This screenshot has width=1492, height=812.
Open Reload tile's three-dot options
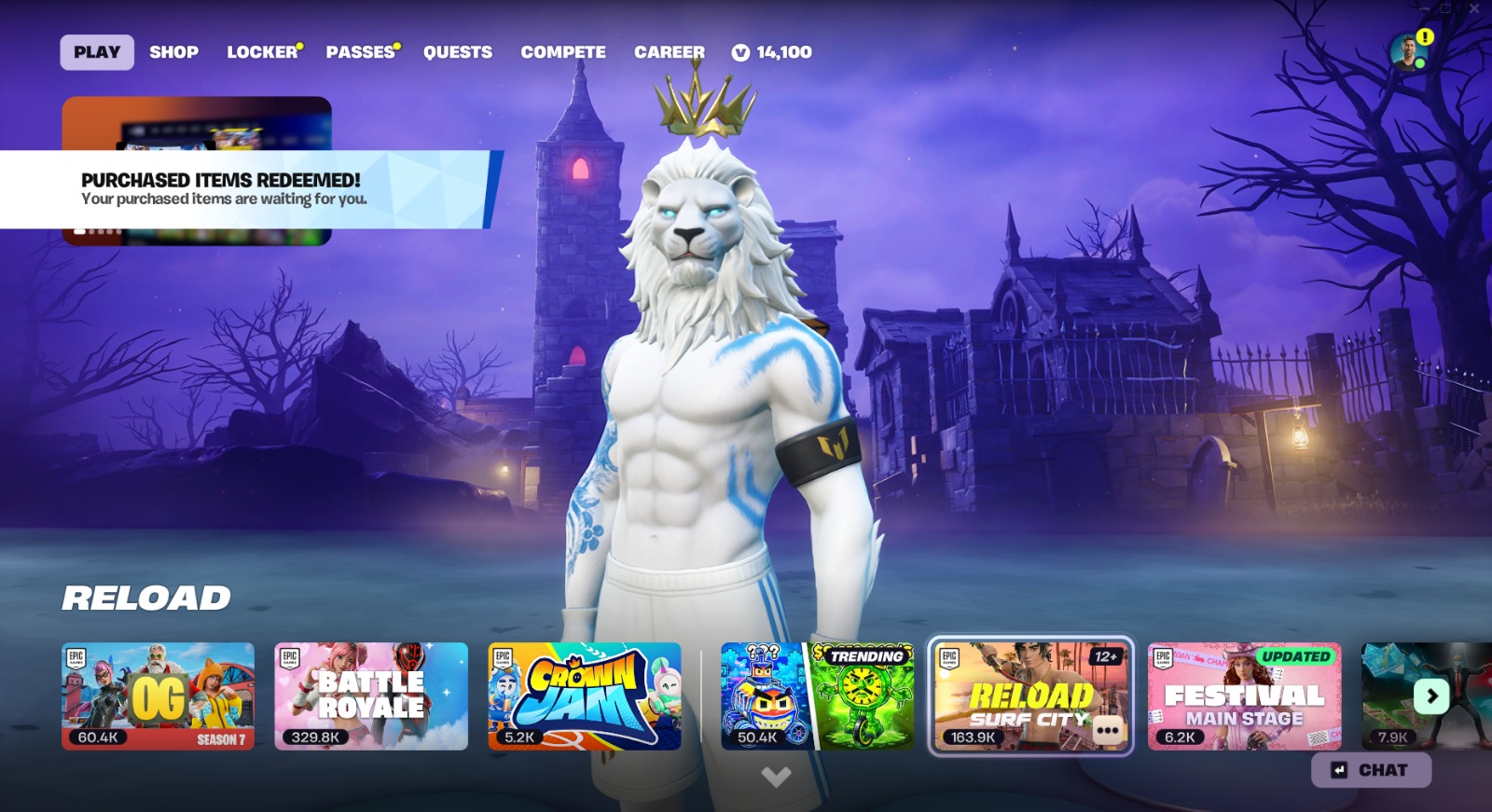[x=1108, y=730]
